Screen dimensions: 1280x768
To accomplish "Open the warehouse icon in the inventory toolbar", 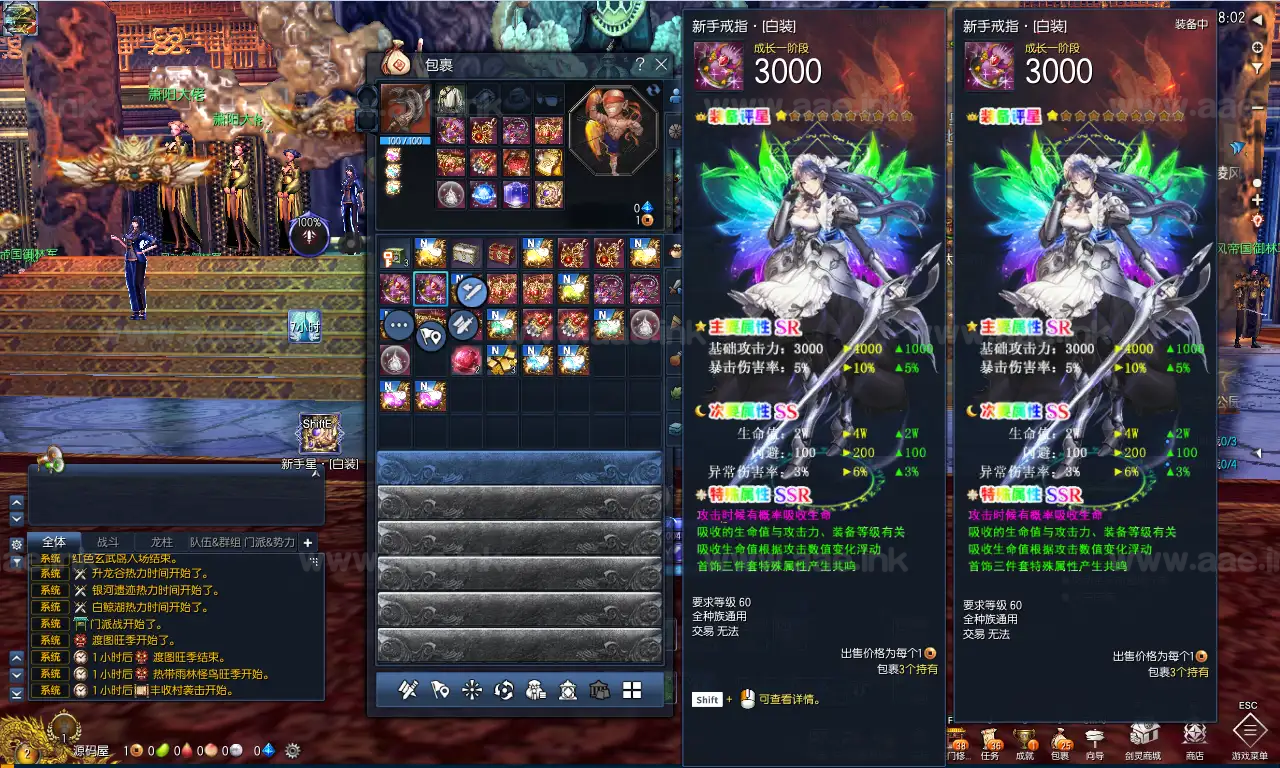I will click(x=600, y=690).
